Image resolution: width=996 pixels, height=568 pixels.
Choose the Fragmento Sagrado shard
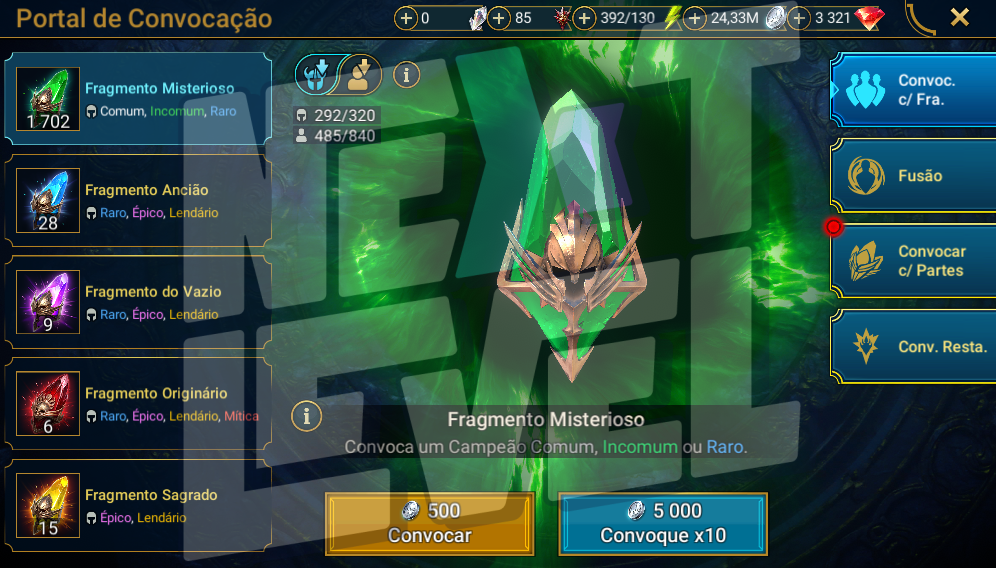tap(138, 506)
